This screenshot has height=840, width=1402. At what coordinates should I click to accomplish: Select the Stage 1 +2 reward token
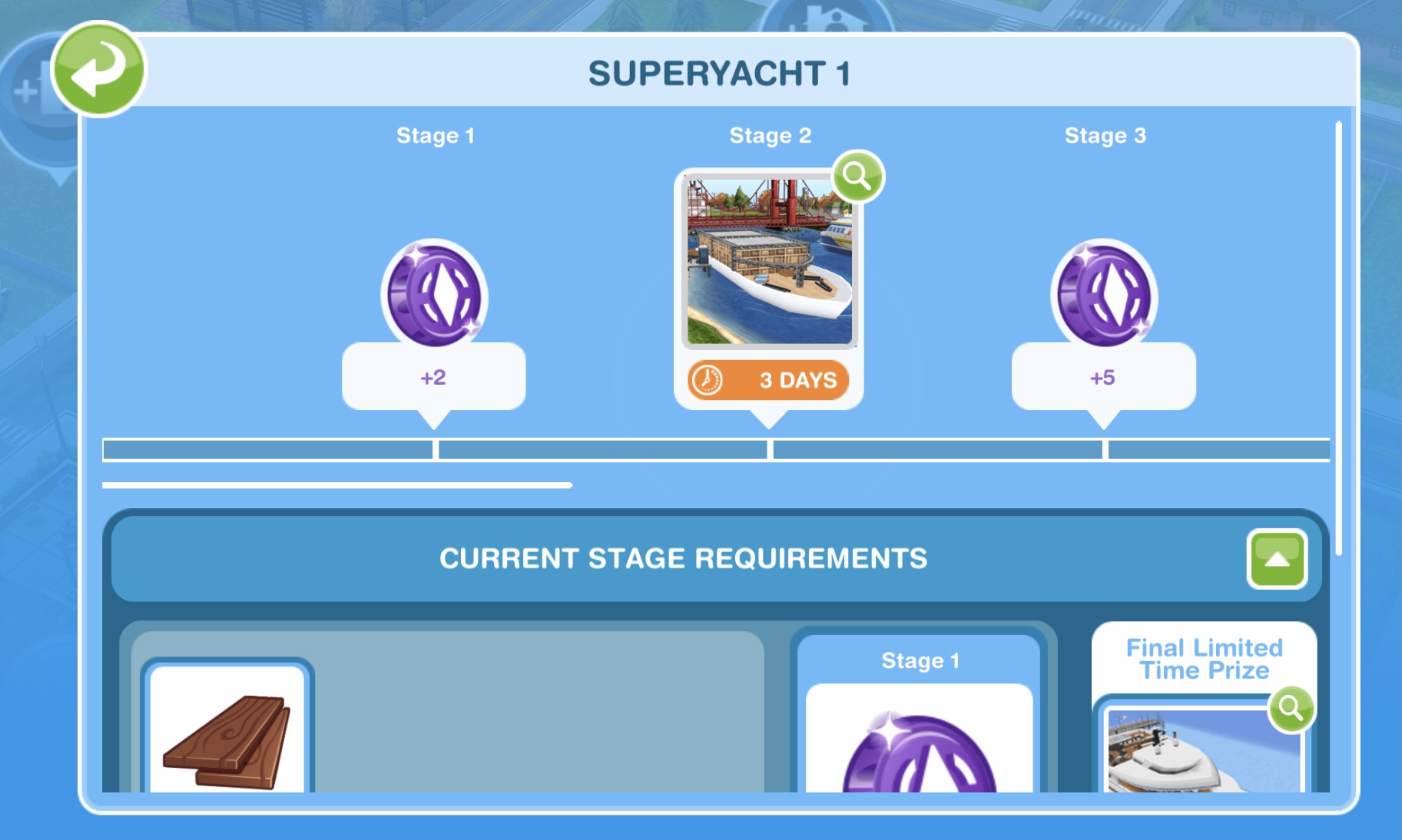[434, 296]
